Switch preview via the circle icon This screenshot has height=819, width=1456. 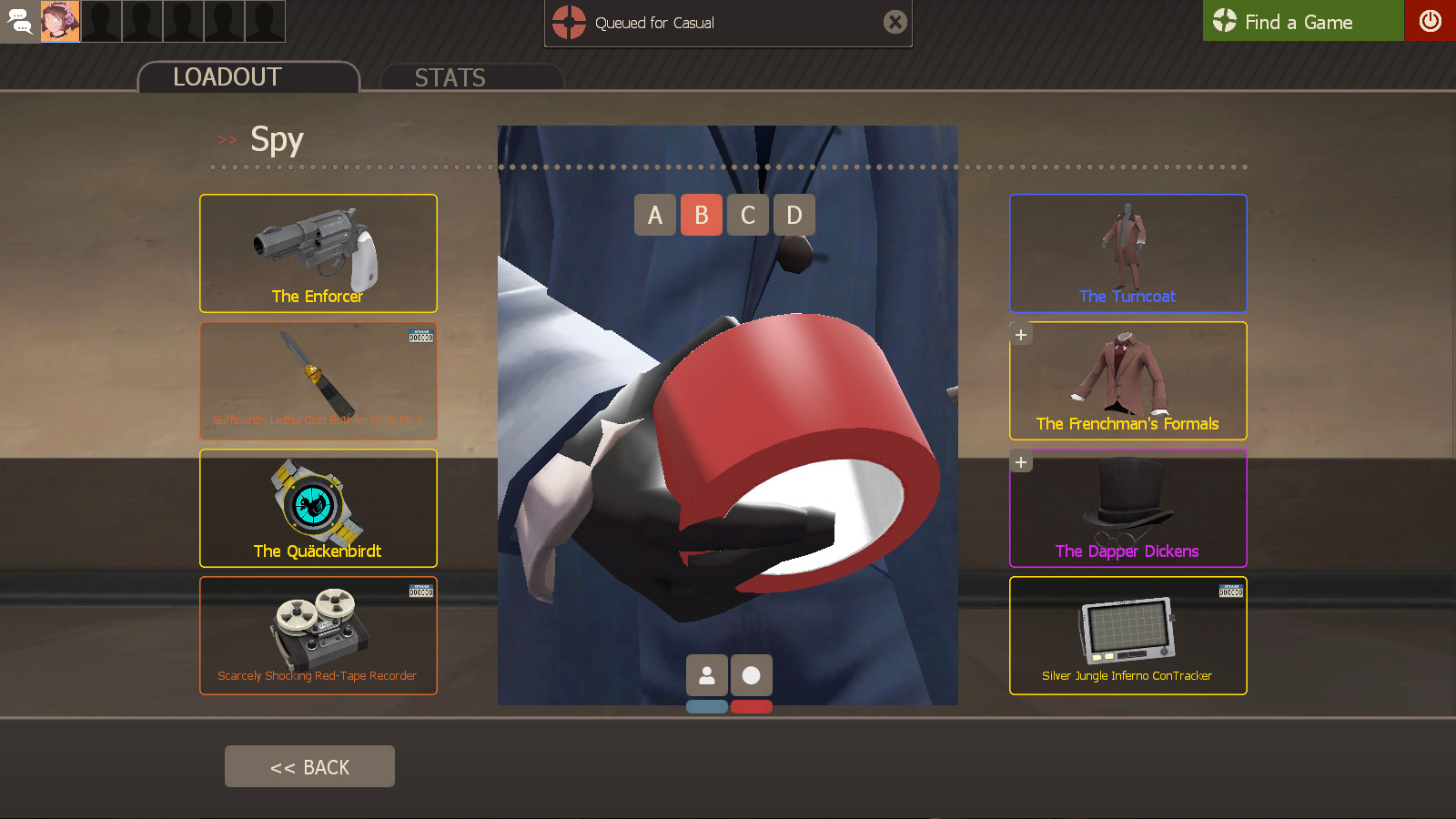click(751, 675)
